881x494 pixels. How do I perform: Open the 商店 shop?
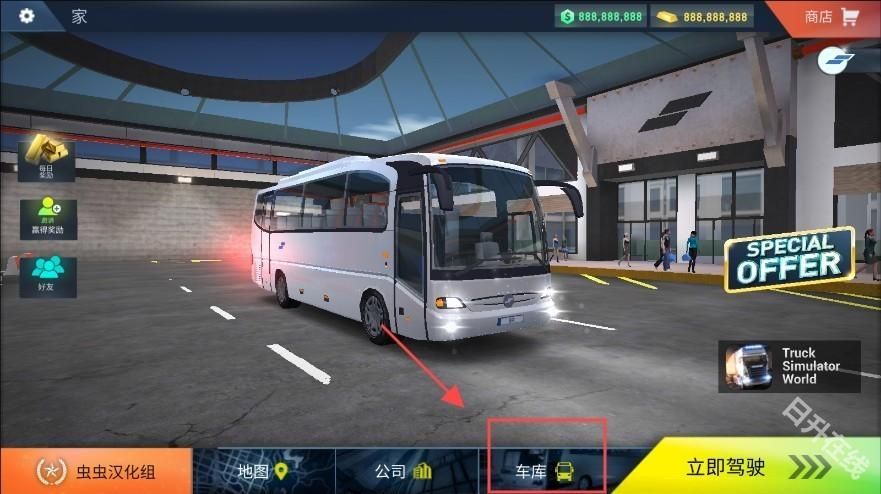[x=831, y=16]
